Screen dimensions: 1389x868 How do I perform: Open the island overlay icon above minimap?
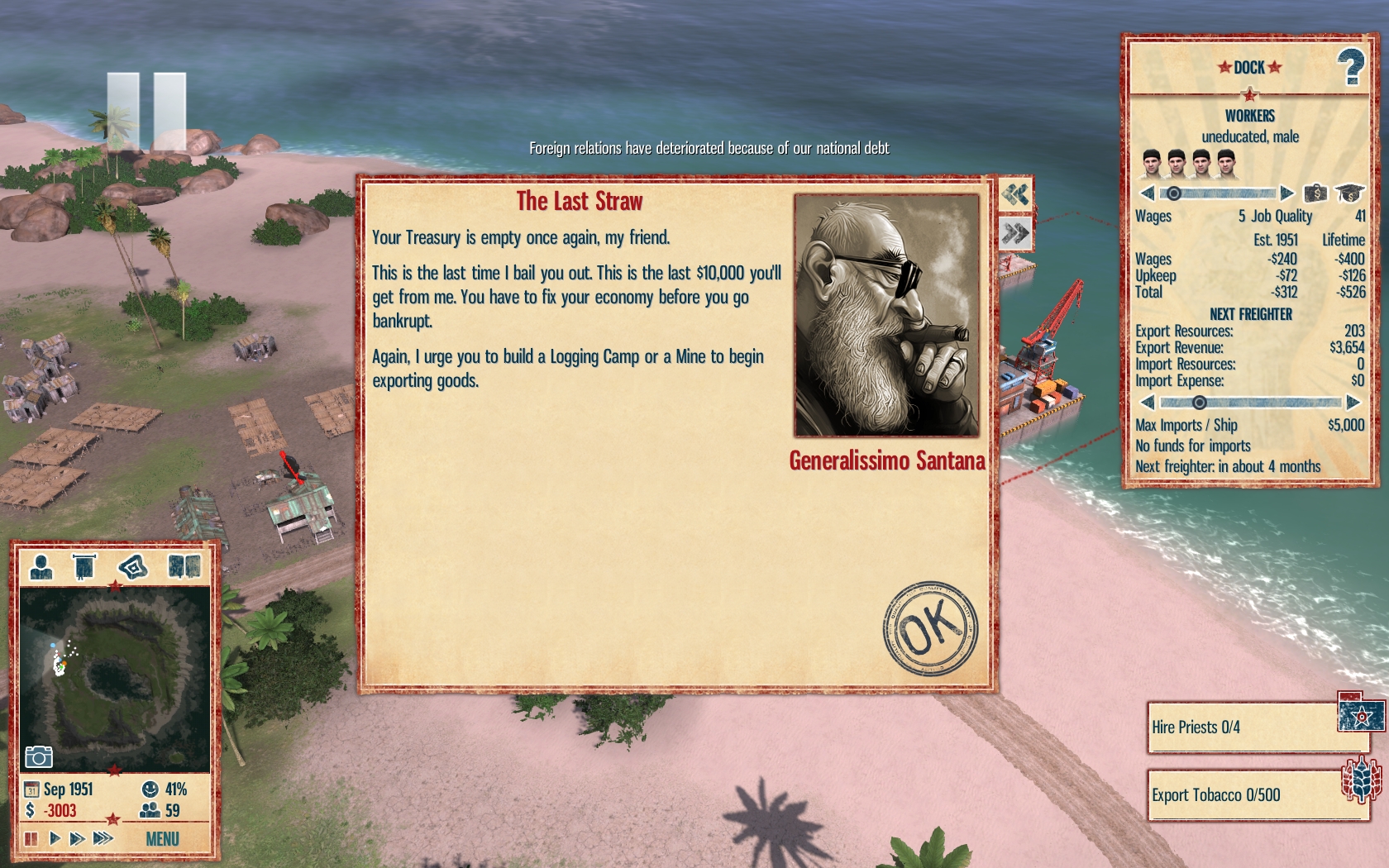click(x=132, y=567)
